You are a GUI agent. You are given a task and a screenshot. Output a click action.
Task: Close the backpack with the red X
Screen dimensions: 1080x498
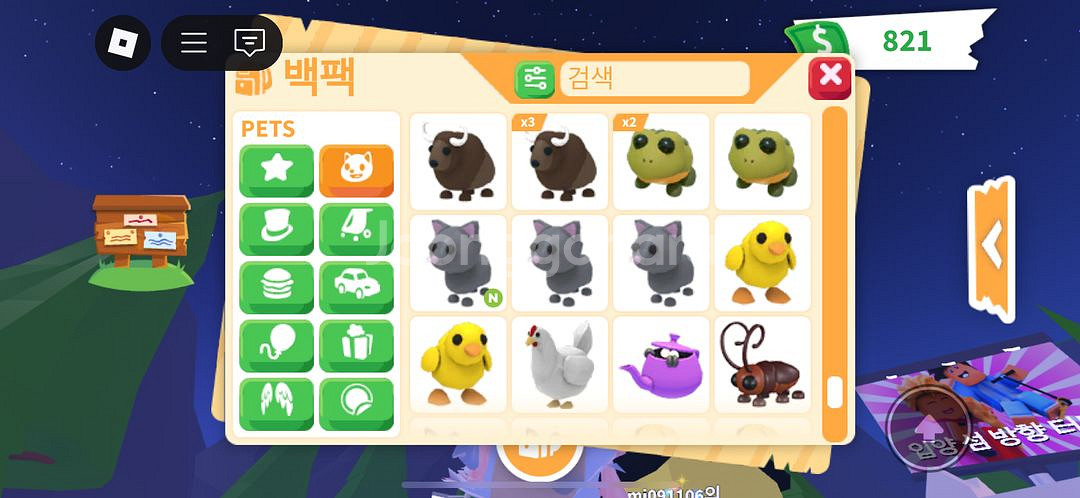829,77
